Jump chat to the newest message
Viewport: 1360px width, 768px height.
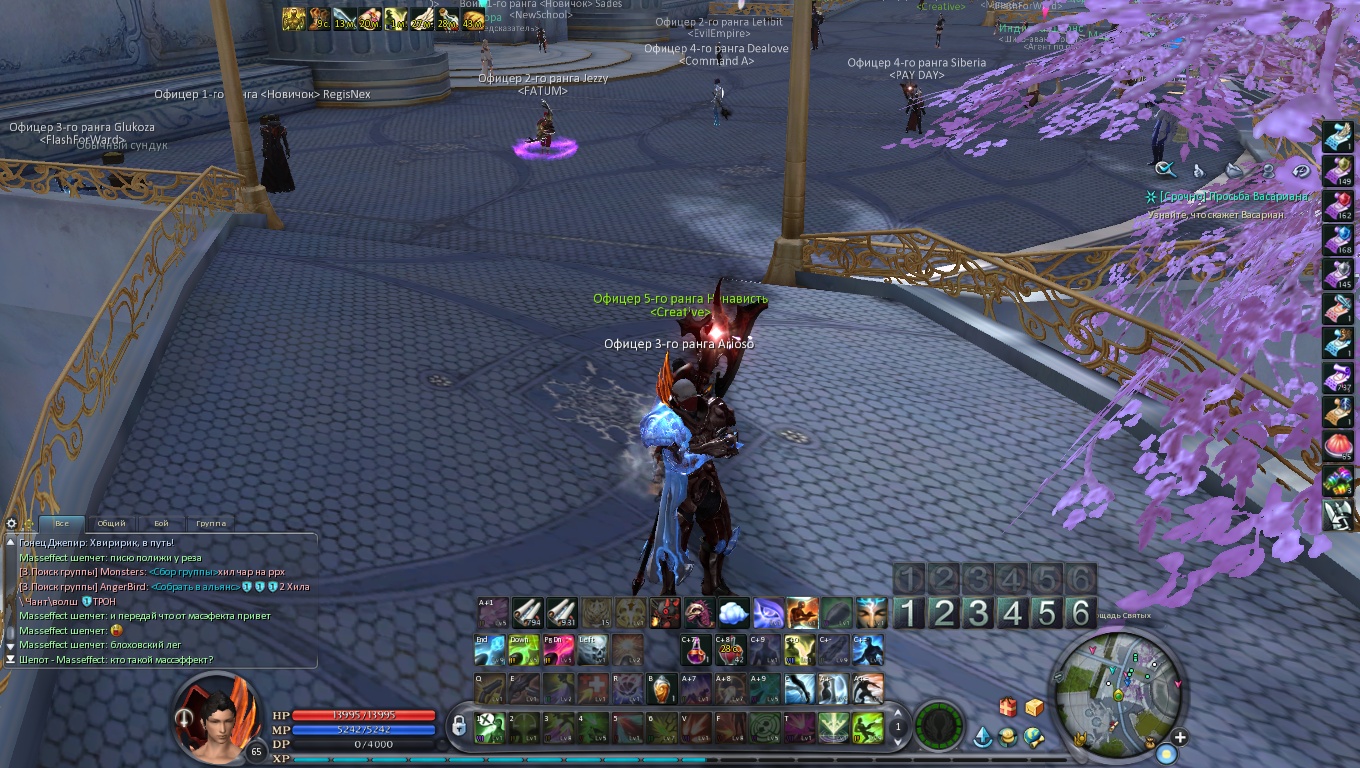point(10,660)
